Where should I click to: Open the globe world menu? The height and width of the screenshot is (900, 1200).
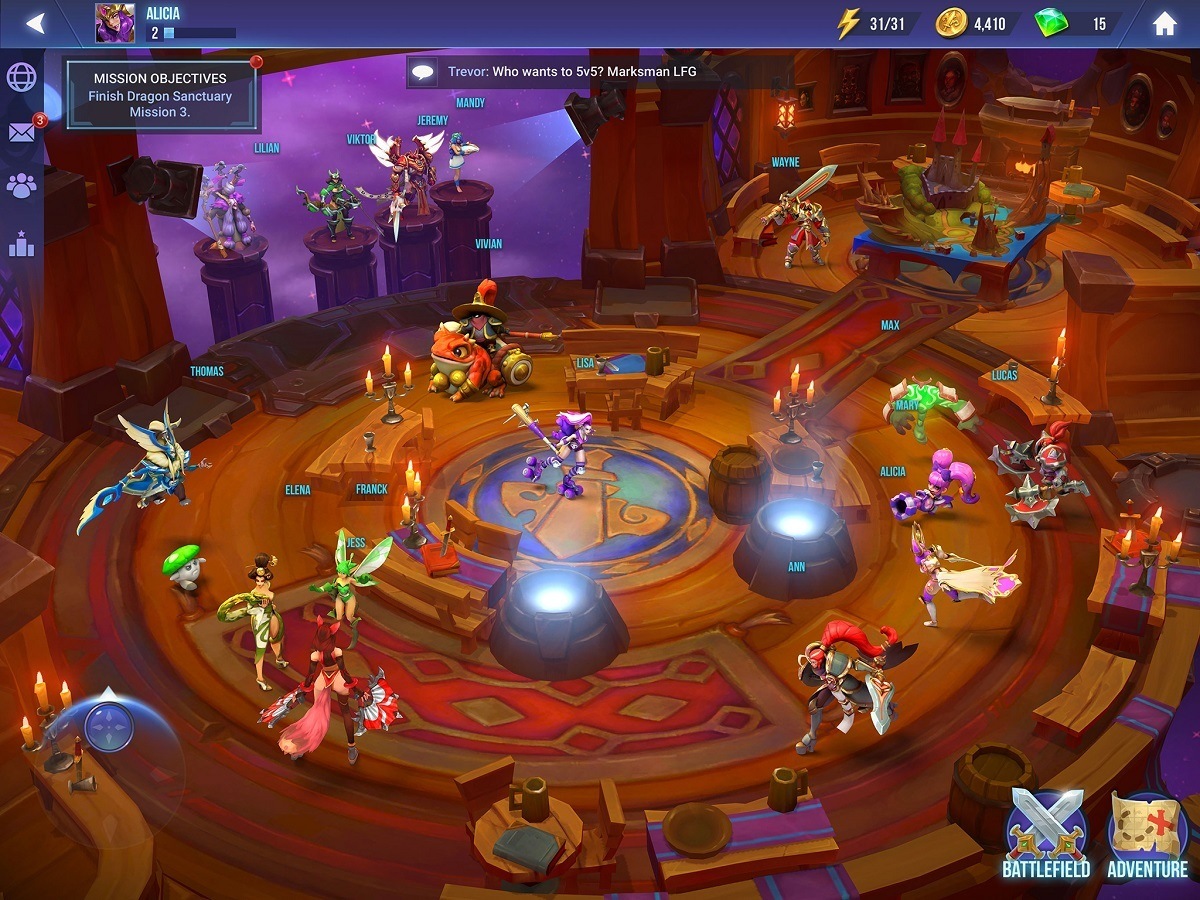[x=21, y=77]
